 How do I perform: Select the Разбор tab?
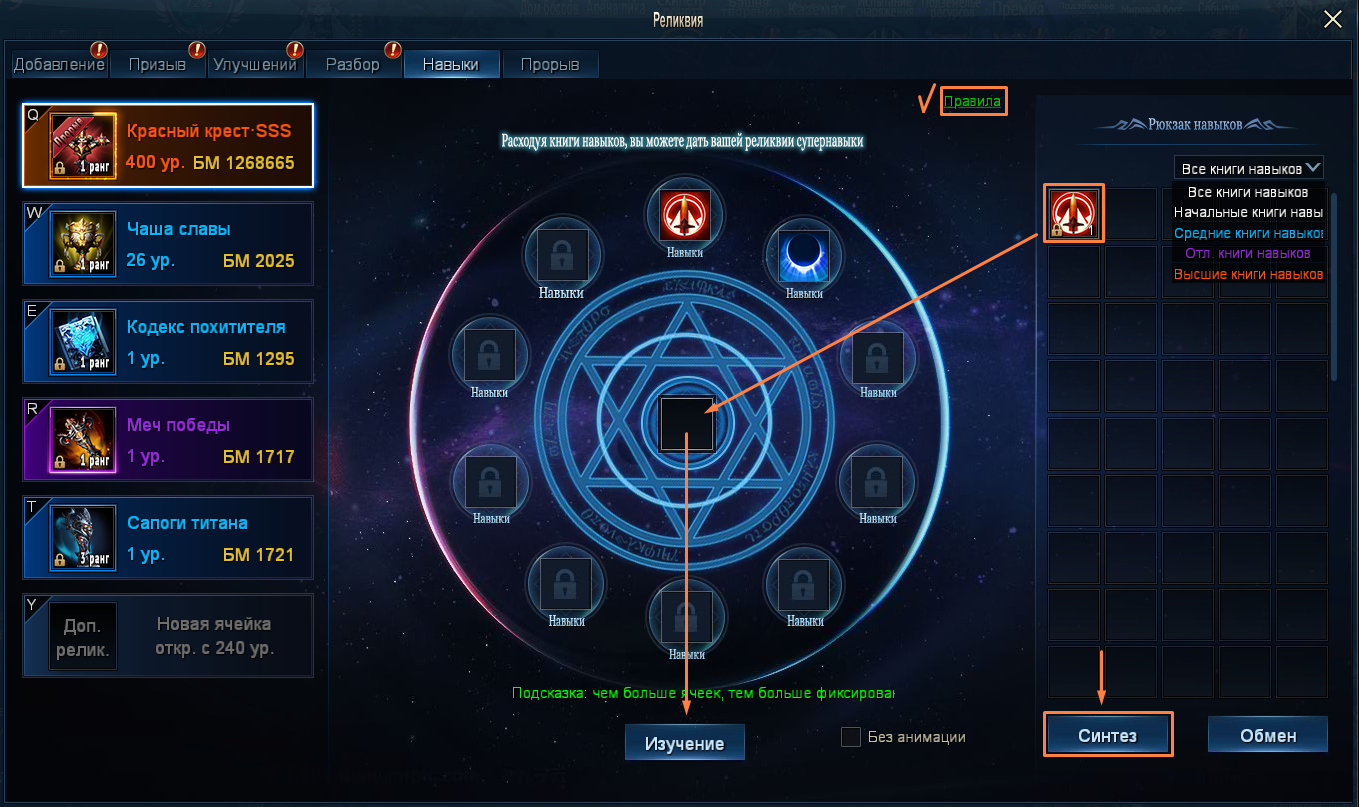352,65
